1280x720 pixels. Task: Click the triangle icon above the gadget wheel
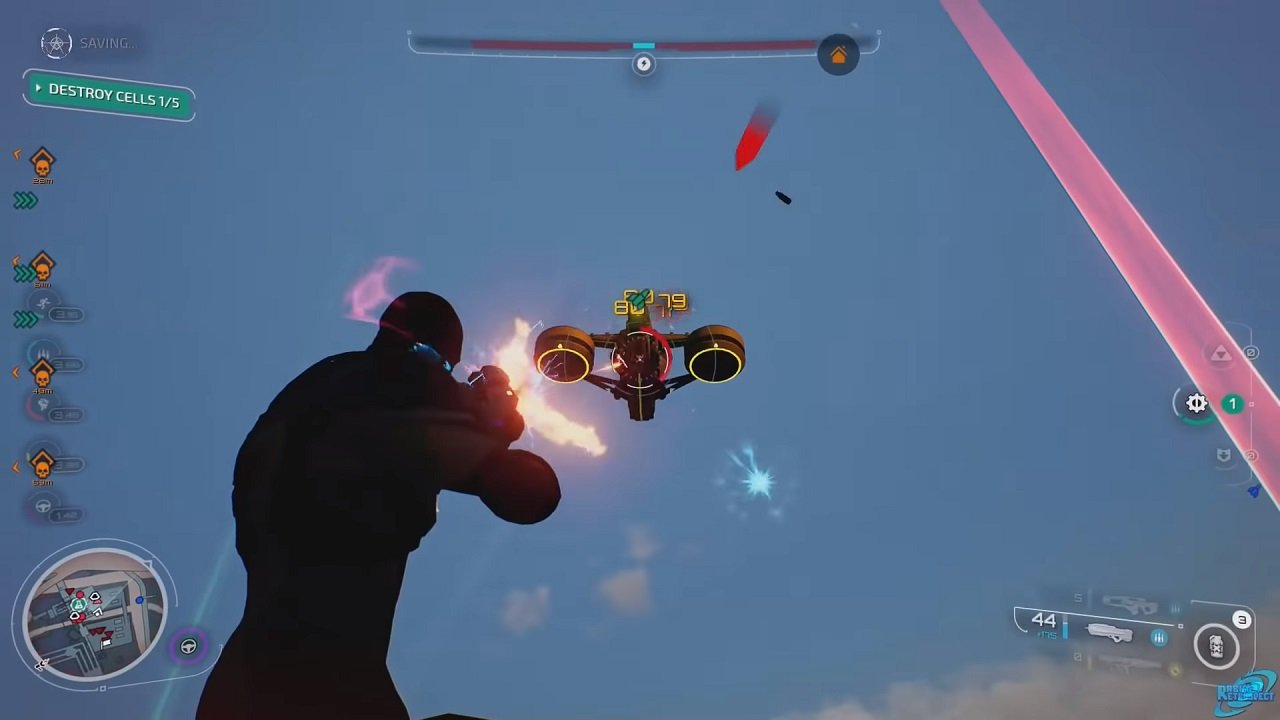(1221, 354)
